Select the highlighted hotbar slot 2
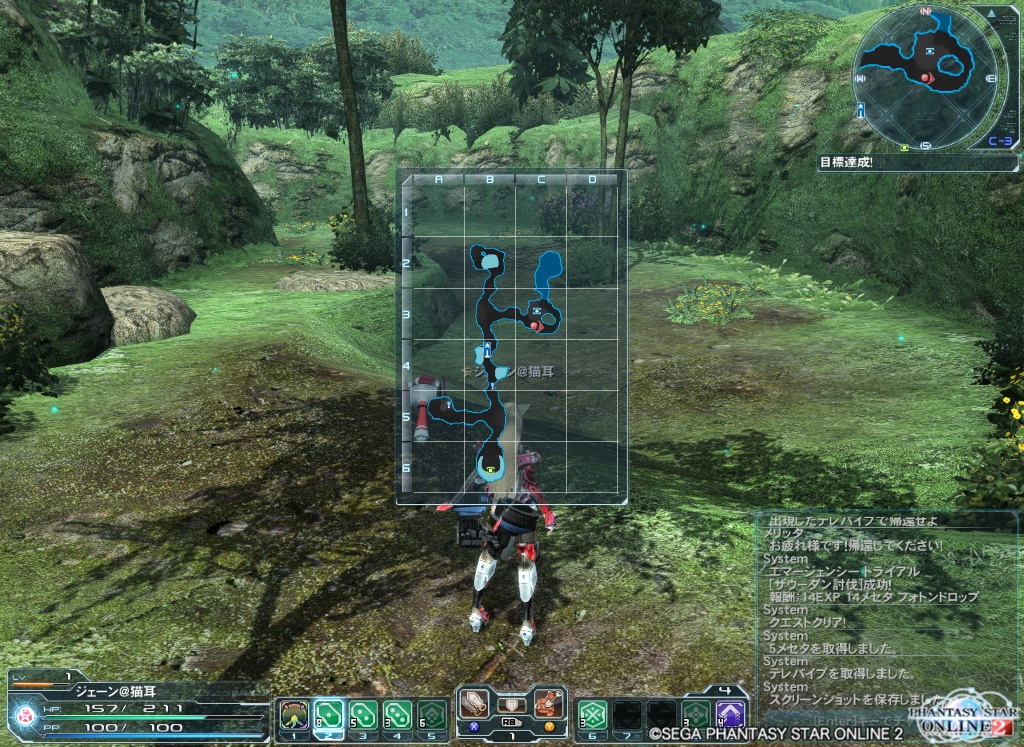1024x747 pixels. (329, 715)
